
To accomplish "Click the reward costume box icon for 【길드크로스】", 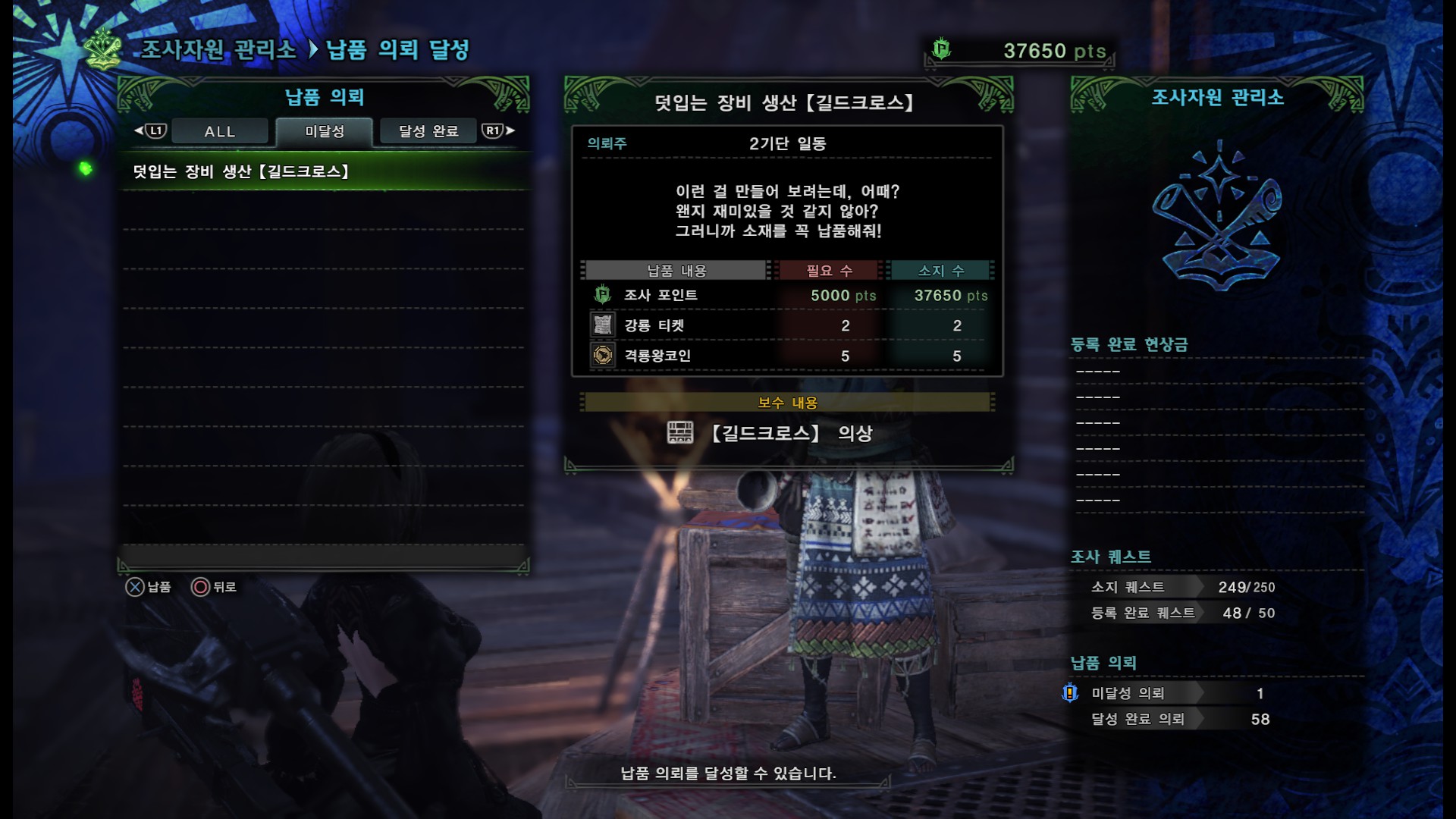I will click(680, 432).
